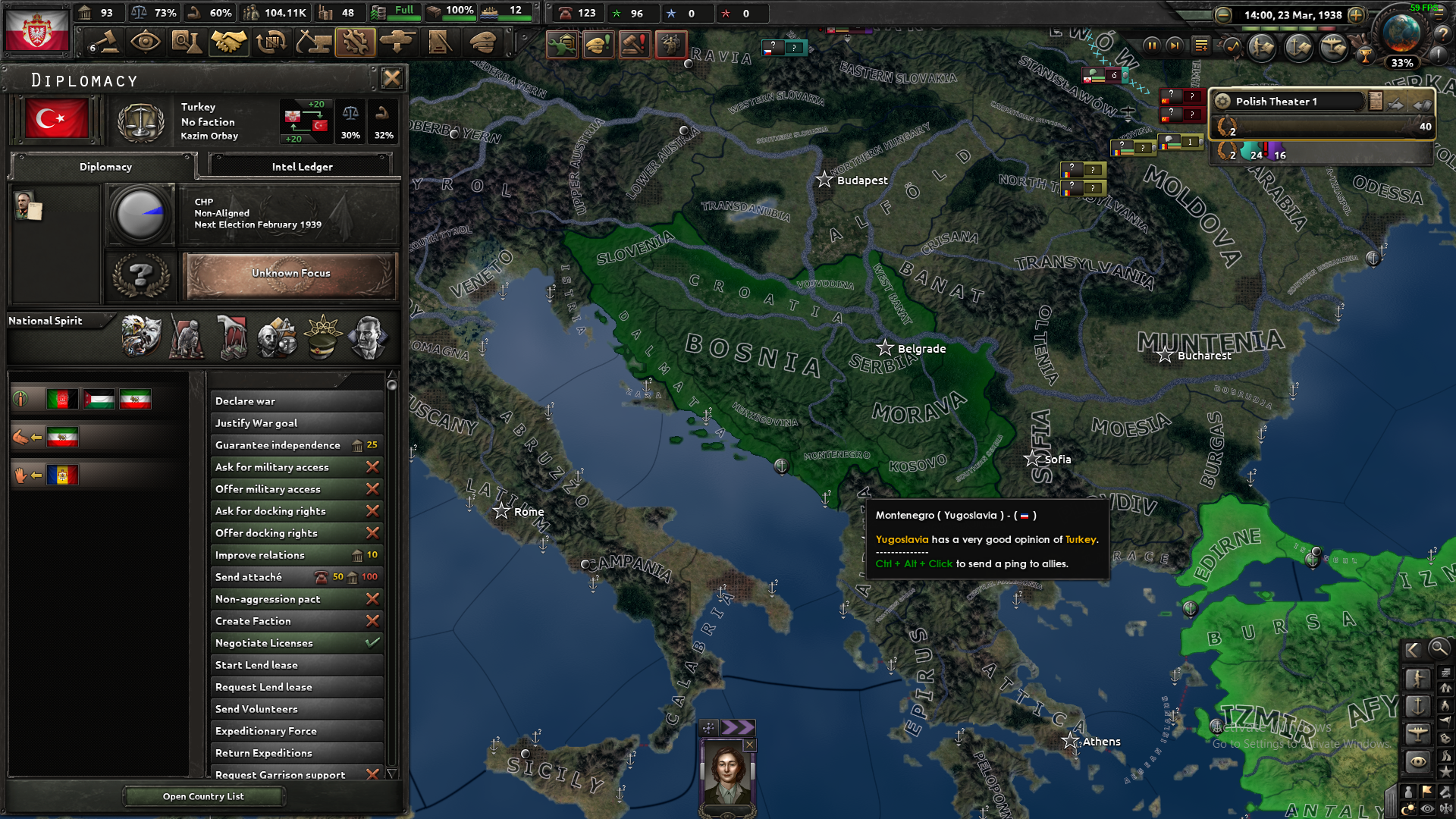Screen dimensions: 1456x819
Task: Click the Open Country List button
Action: (x=202, y=795)
